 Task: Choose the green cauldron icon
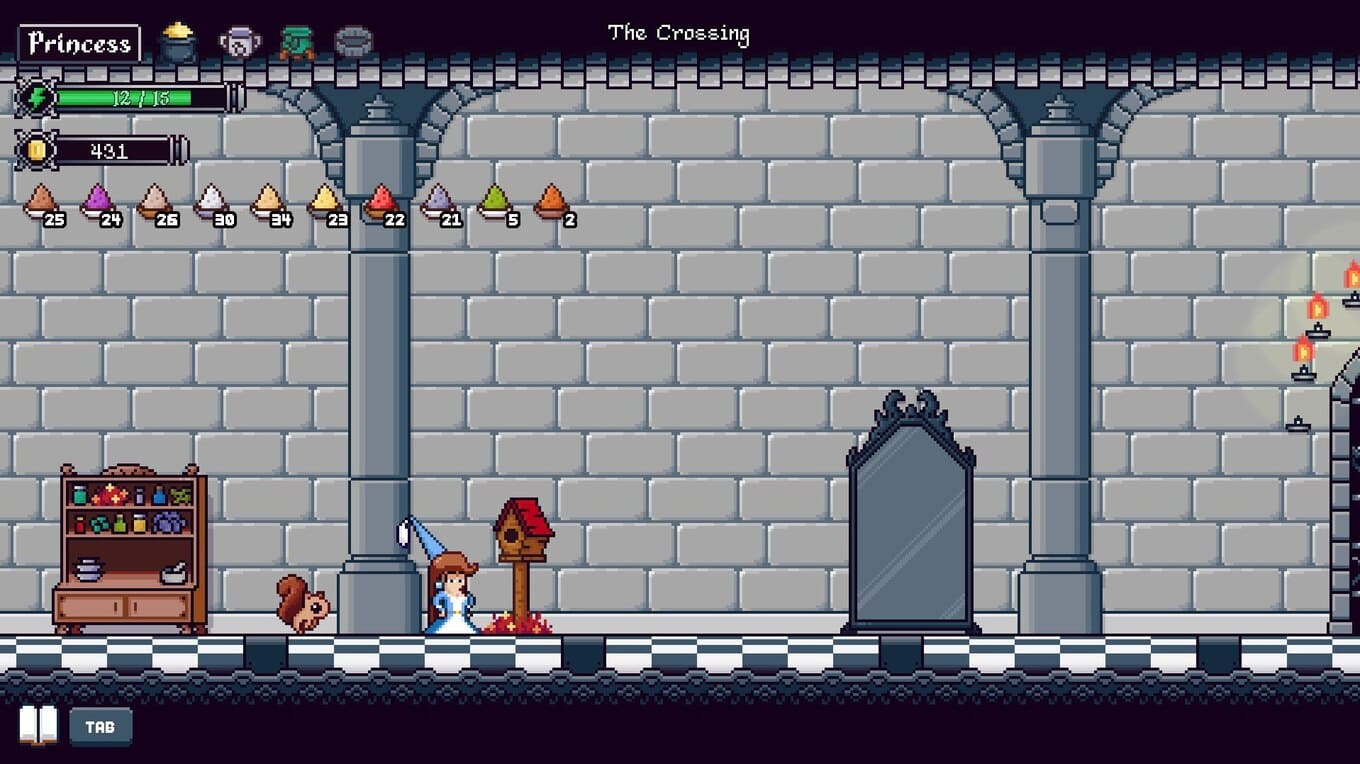296,42
